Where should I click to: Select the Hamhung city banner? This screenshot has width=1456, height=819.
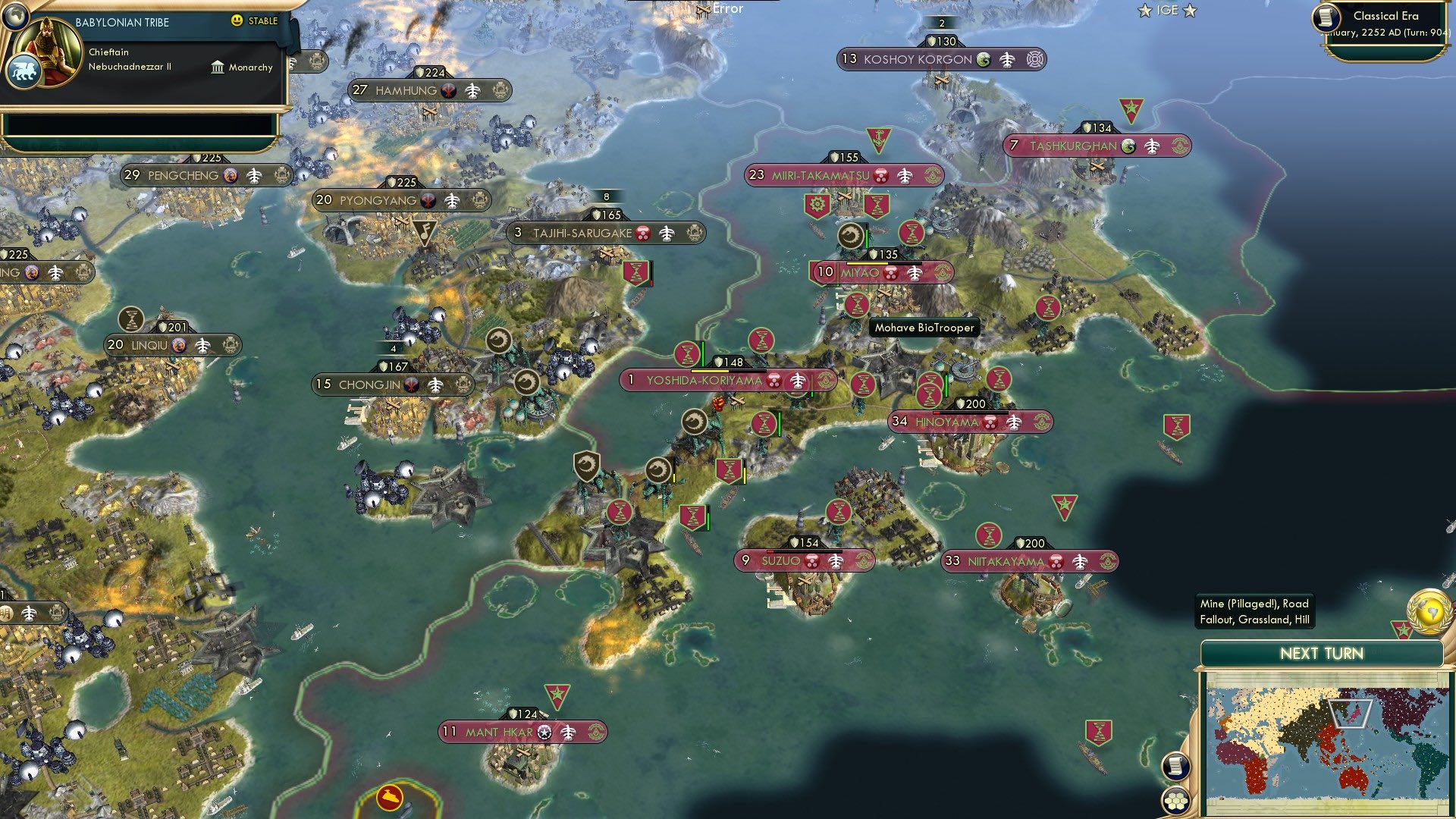pos(406,91)
